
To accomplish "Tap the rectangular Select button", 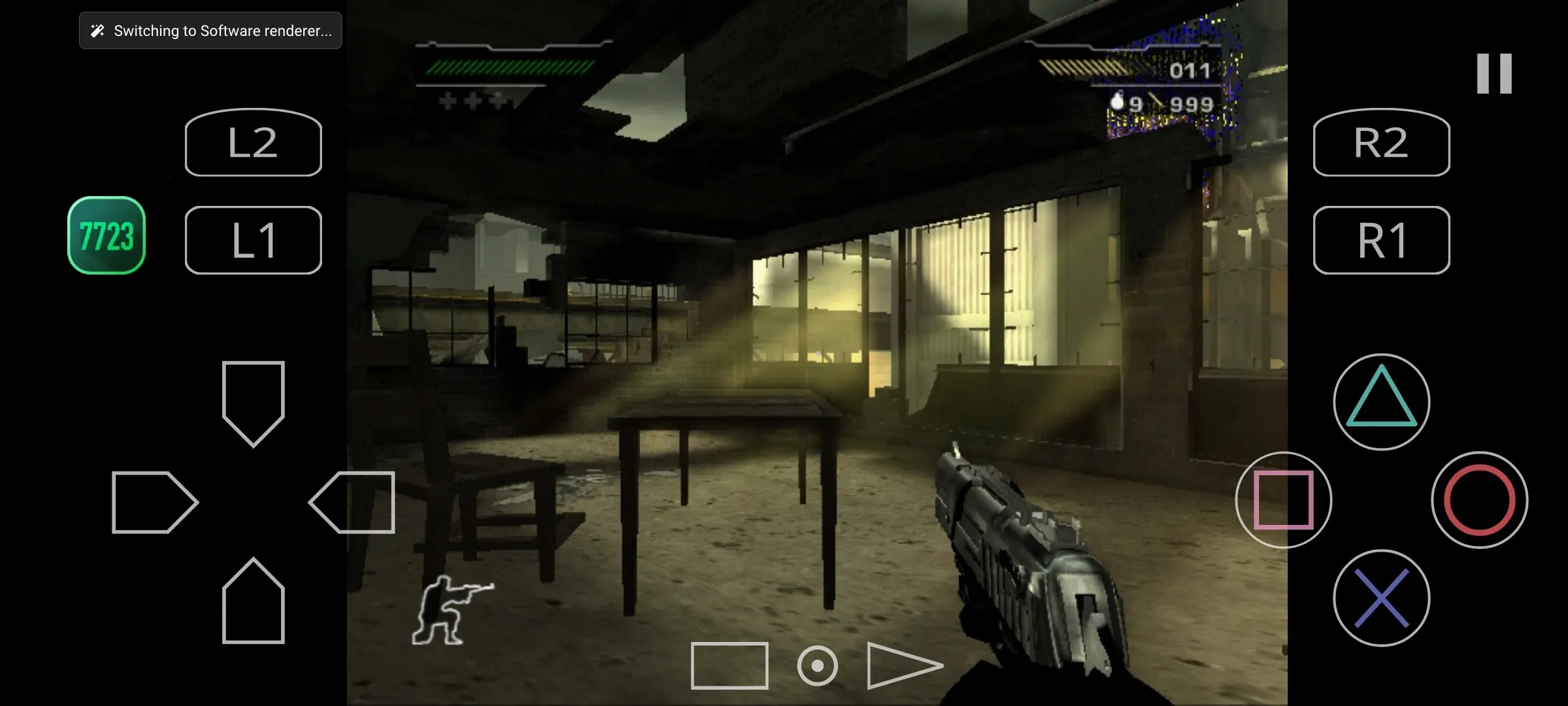I will coord(729,665).
